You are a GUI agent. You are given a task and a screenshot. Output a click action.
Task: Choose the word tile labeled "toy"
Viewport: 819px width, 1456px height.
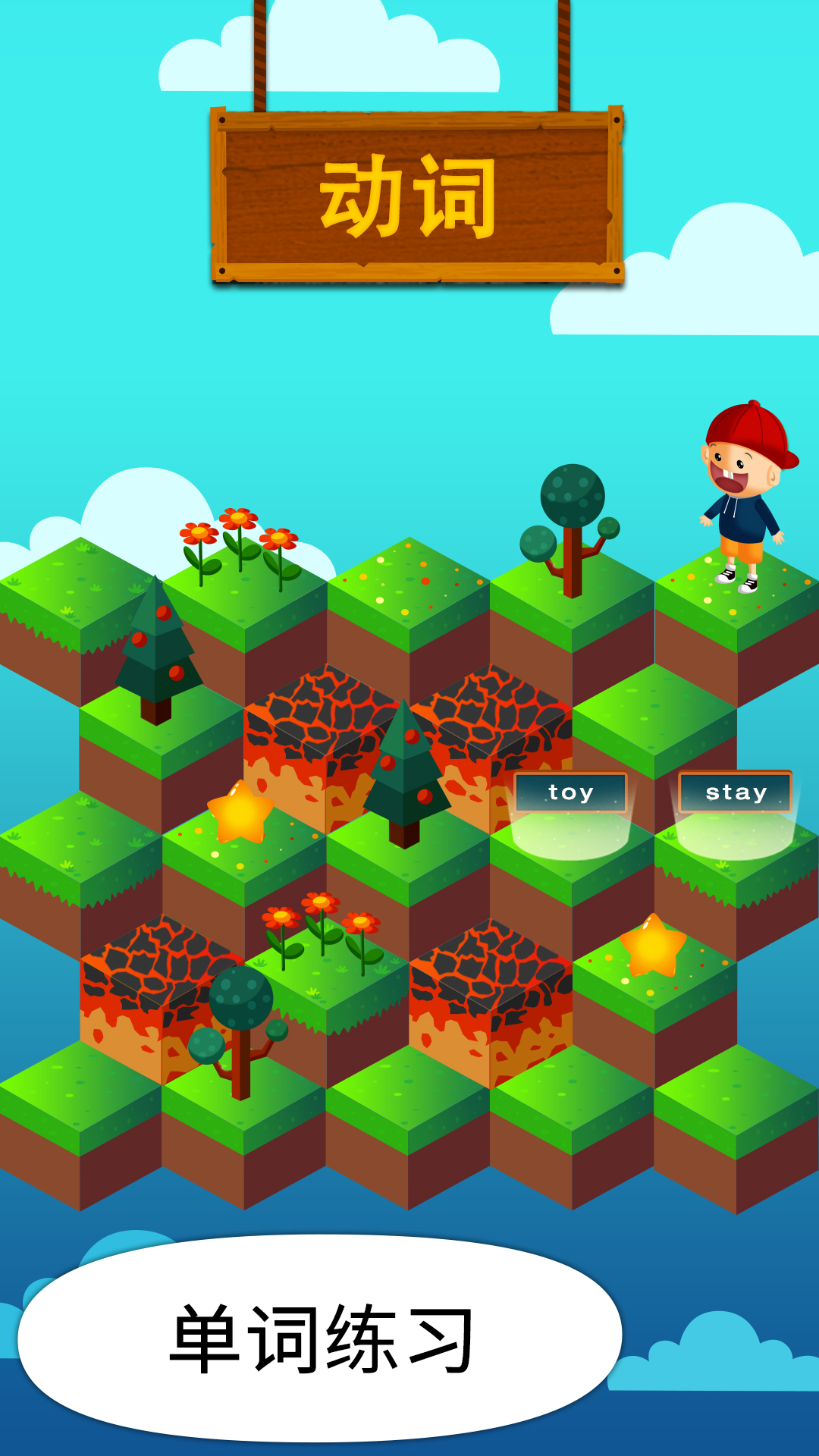tap(570, 792)
